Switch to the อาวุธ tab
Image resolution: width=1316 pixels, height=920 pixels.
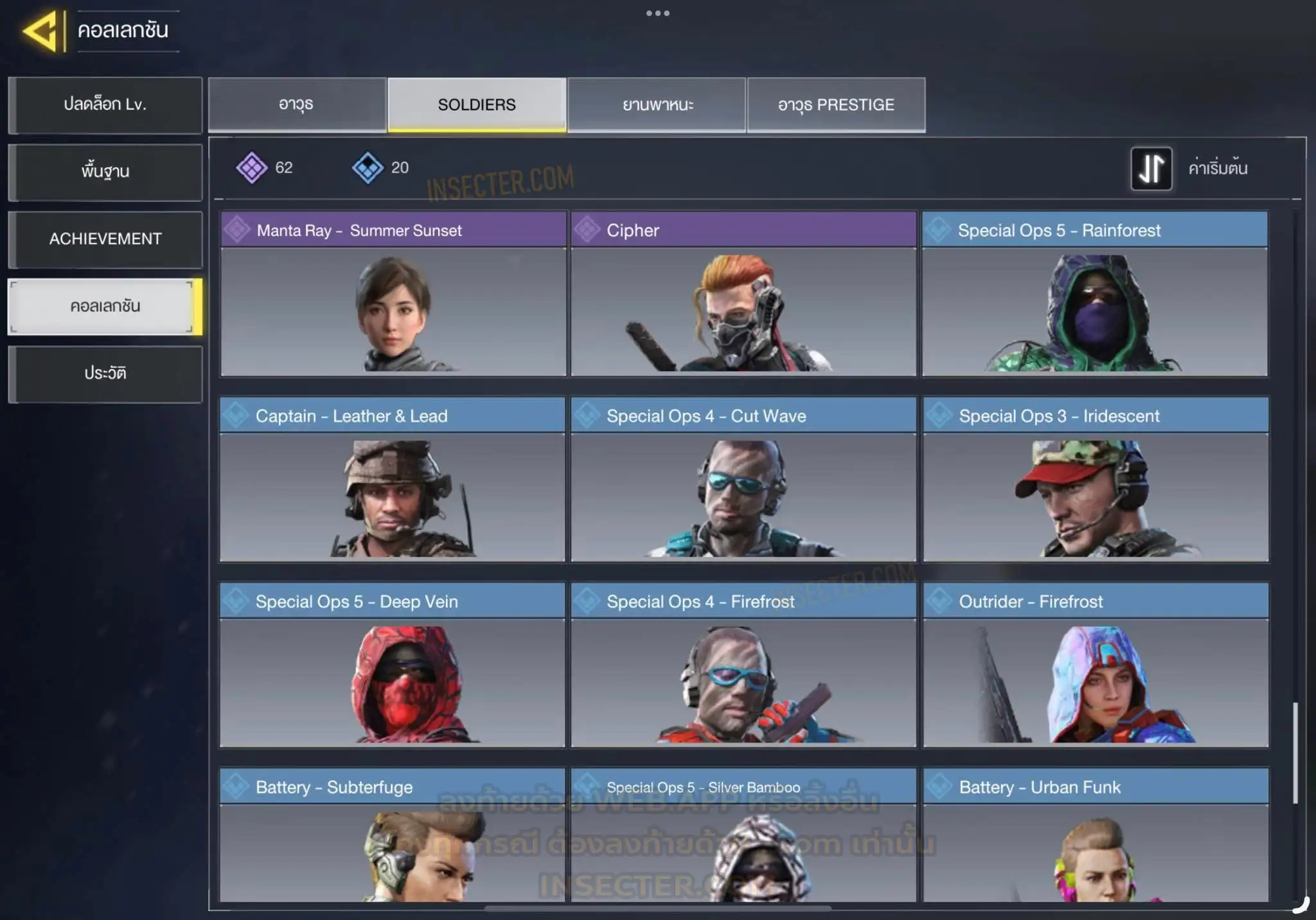pos(297,105)
